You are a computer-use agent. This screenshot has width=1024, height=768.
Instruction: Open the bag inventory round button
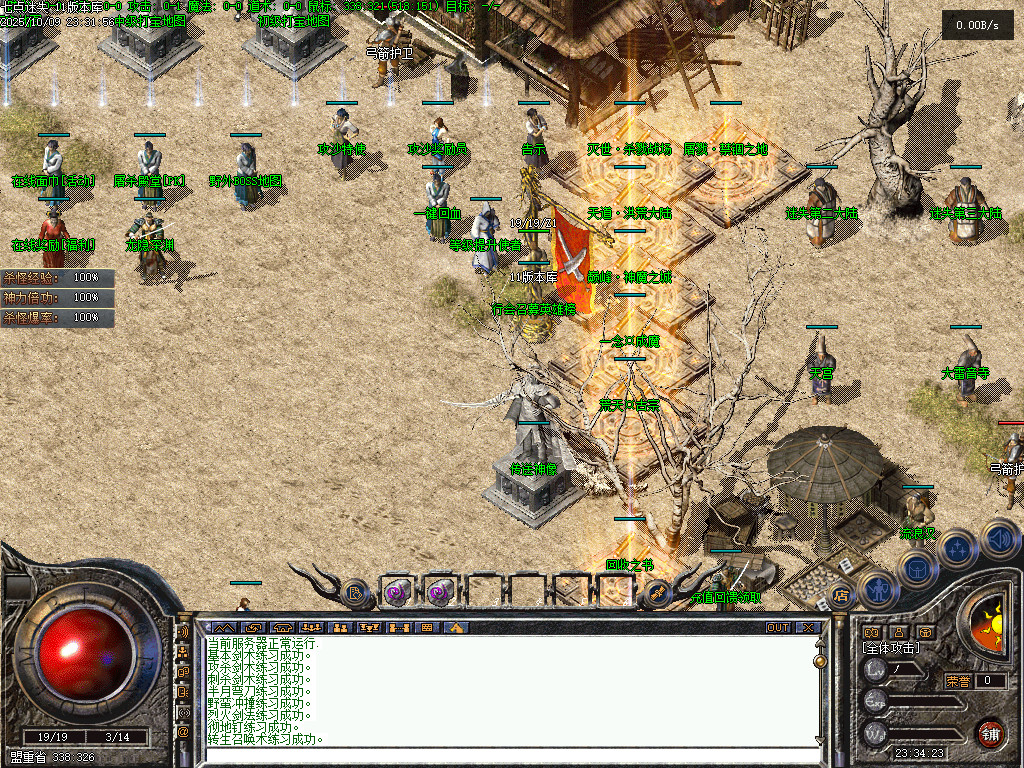(x=918, y=568)
